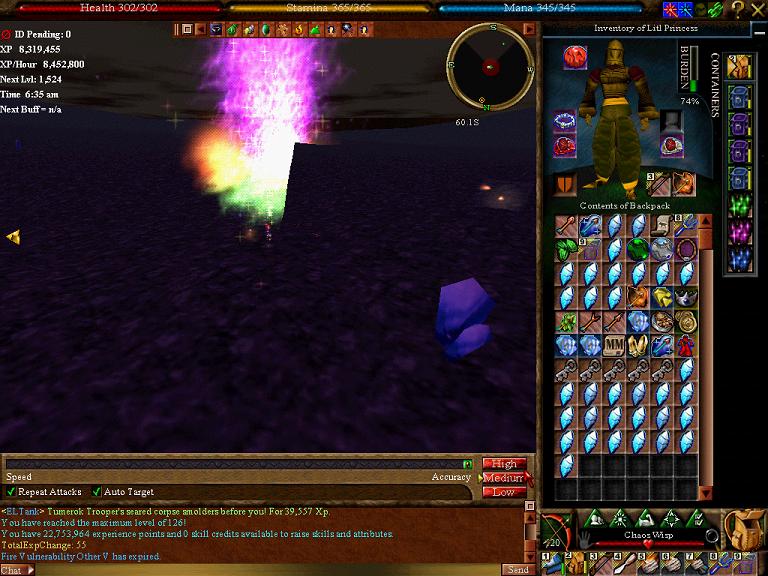Click the Send chat button

517,569
